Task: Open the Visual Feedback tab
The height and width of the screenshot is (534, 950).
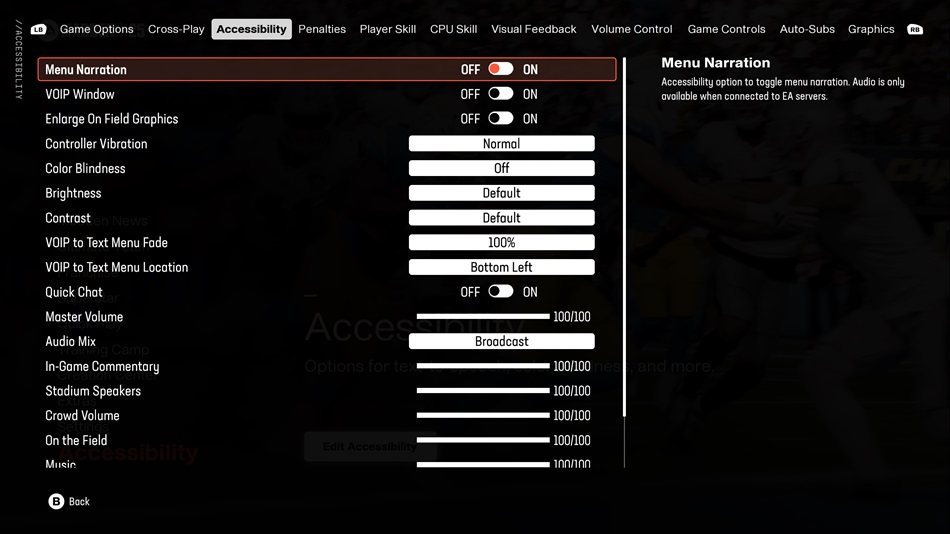Action: click(533, 29)
